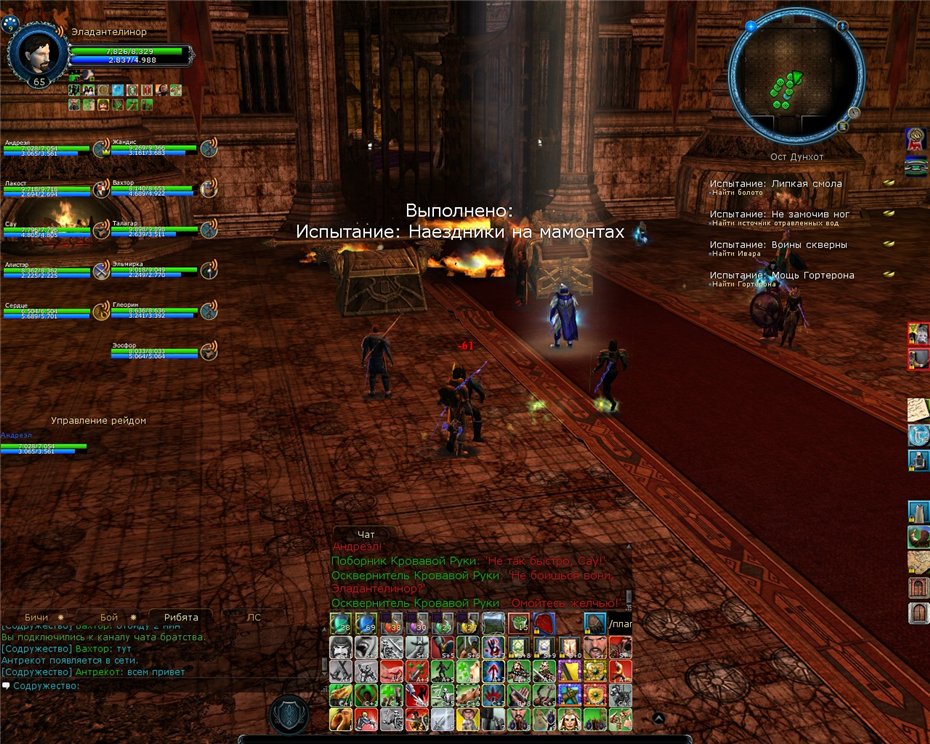Open the ЛС chat tab
The width and height of the screenshot is (930, 744).
click(x=253, y=617)
